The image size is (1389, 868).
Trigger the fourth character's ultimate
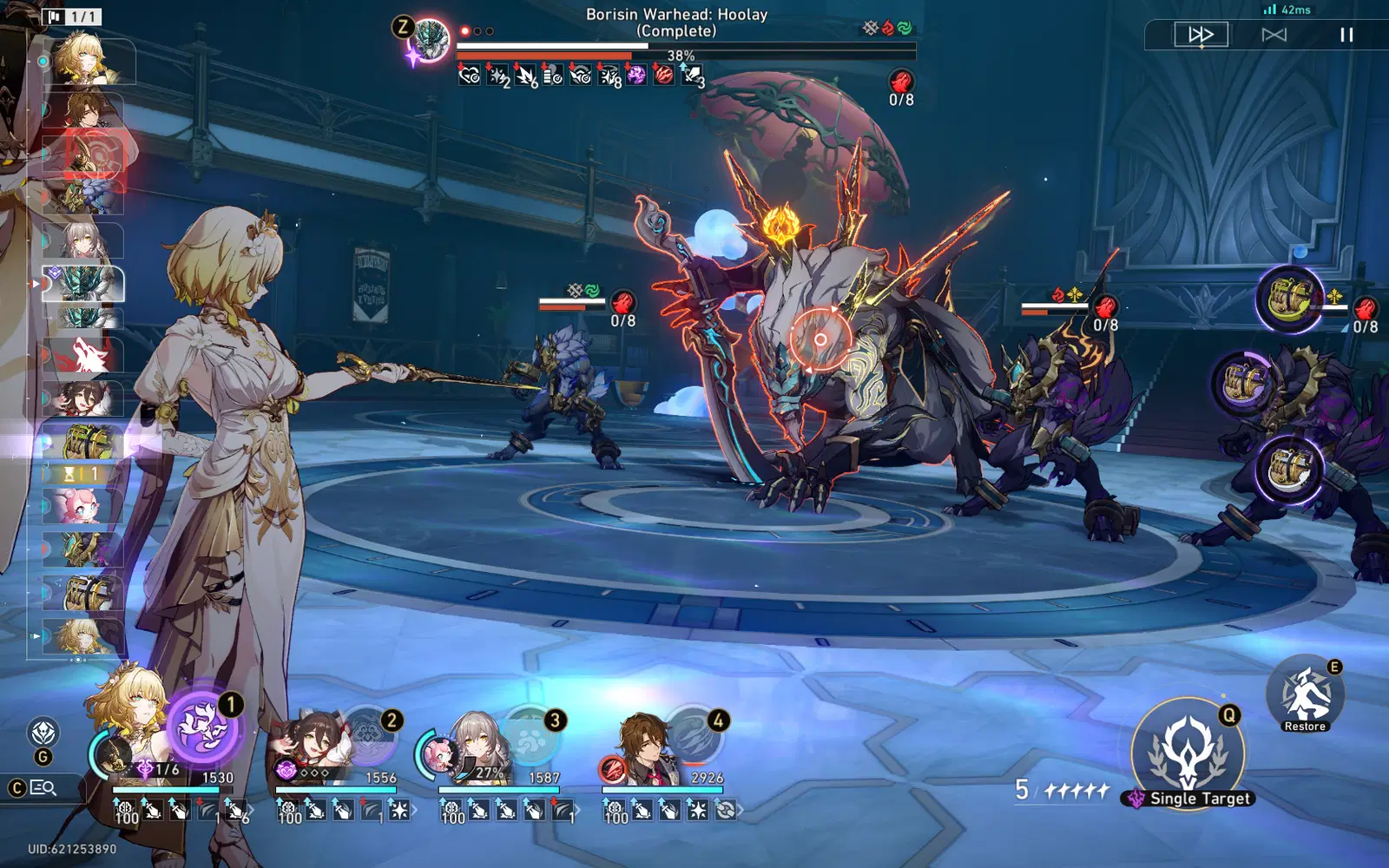coord(694,736)
